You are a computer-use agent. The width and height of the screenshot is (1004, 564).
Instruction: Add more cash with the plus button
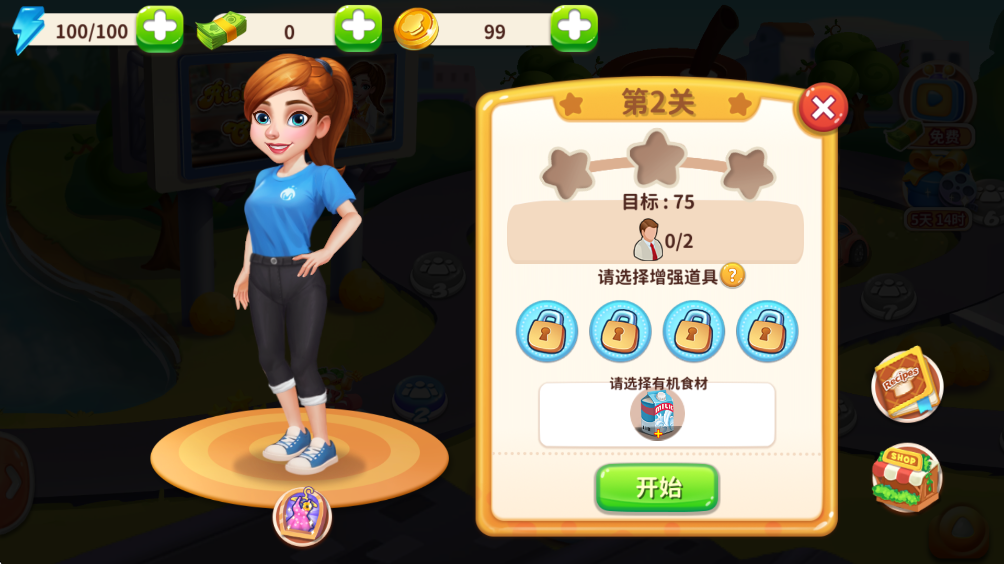pos(358,29)
